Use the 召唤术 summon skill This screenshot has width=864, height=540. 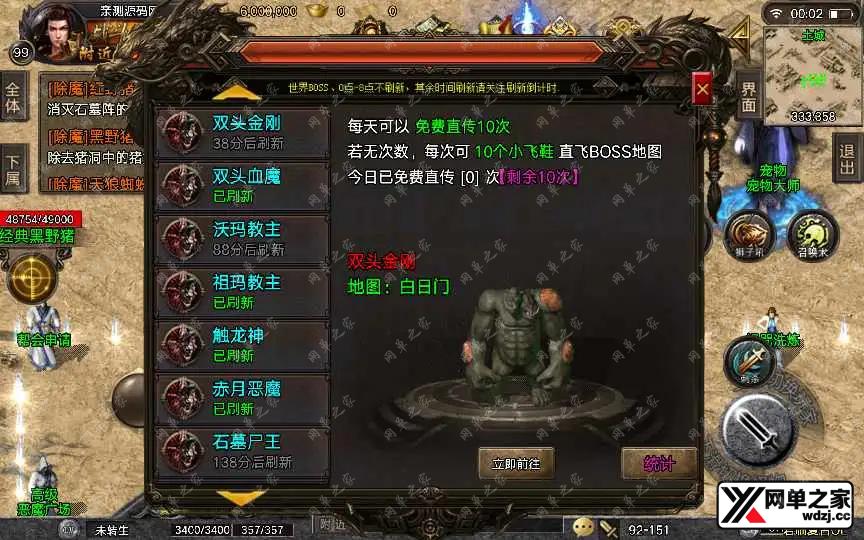pos(812,233)
